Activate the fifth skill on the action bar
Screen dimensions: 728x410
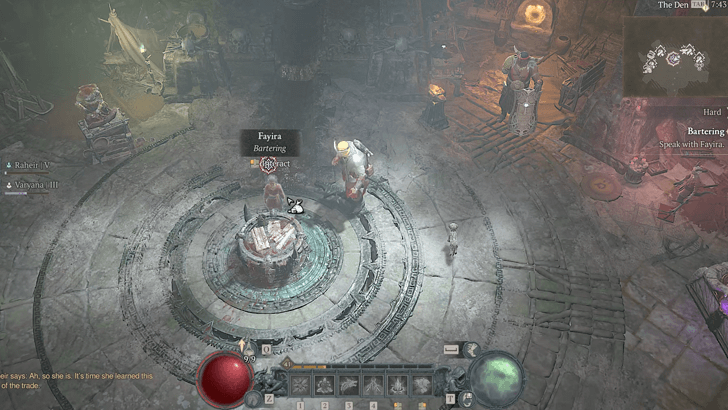[x=398, y=384]
